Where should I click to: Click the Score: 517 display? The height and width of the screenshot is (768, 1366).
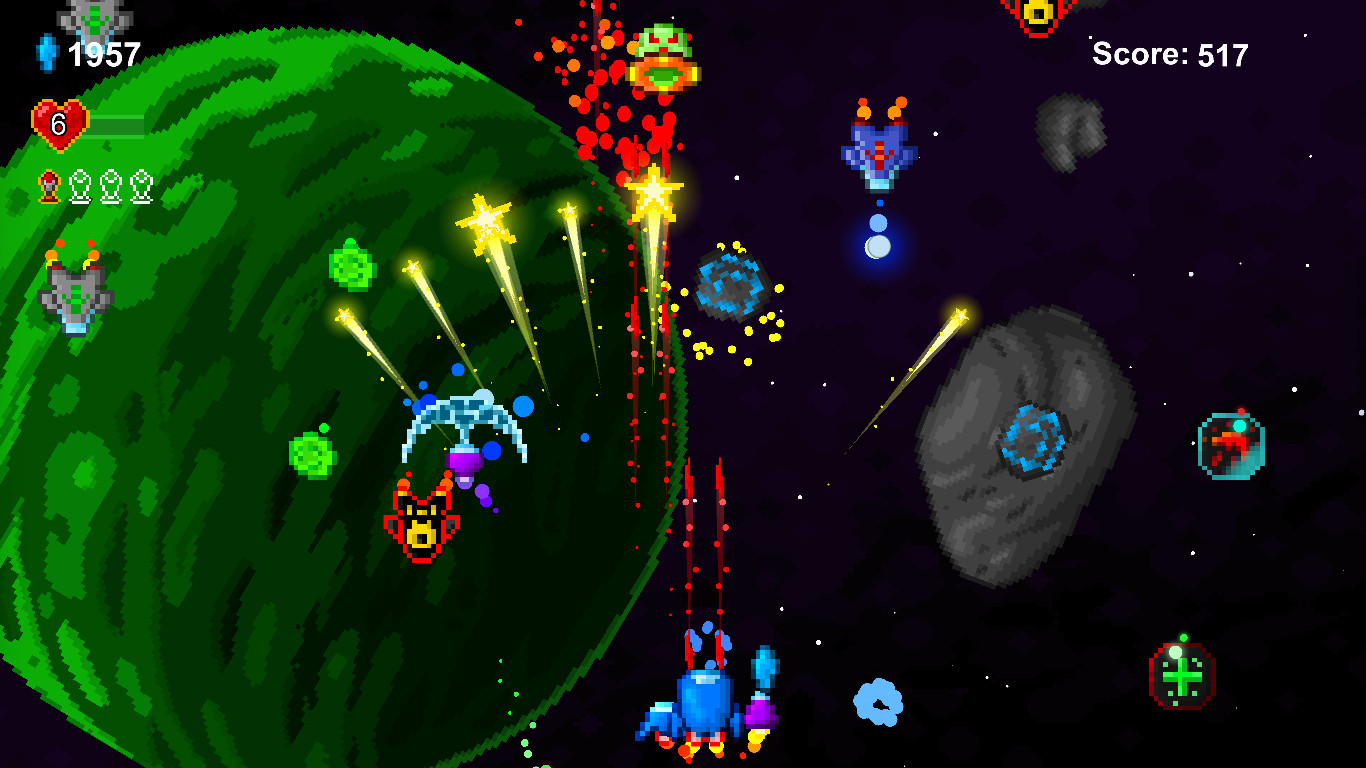pos(1168,55)
